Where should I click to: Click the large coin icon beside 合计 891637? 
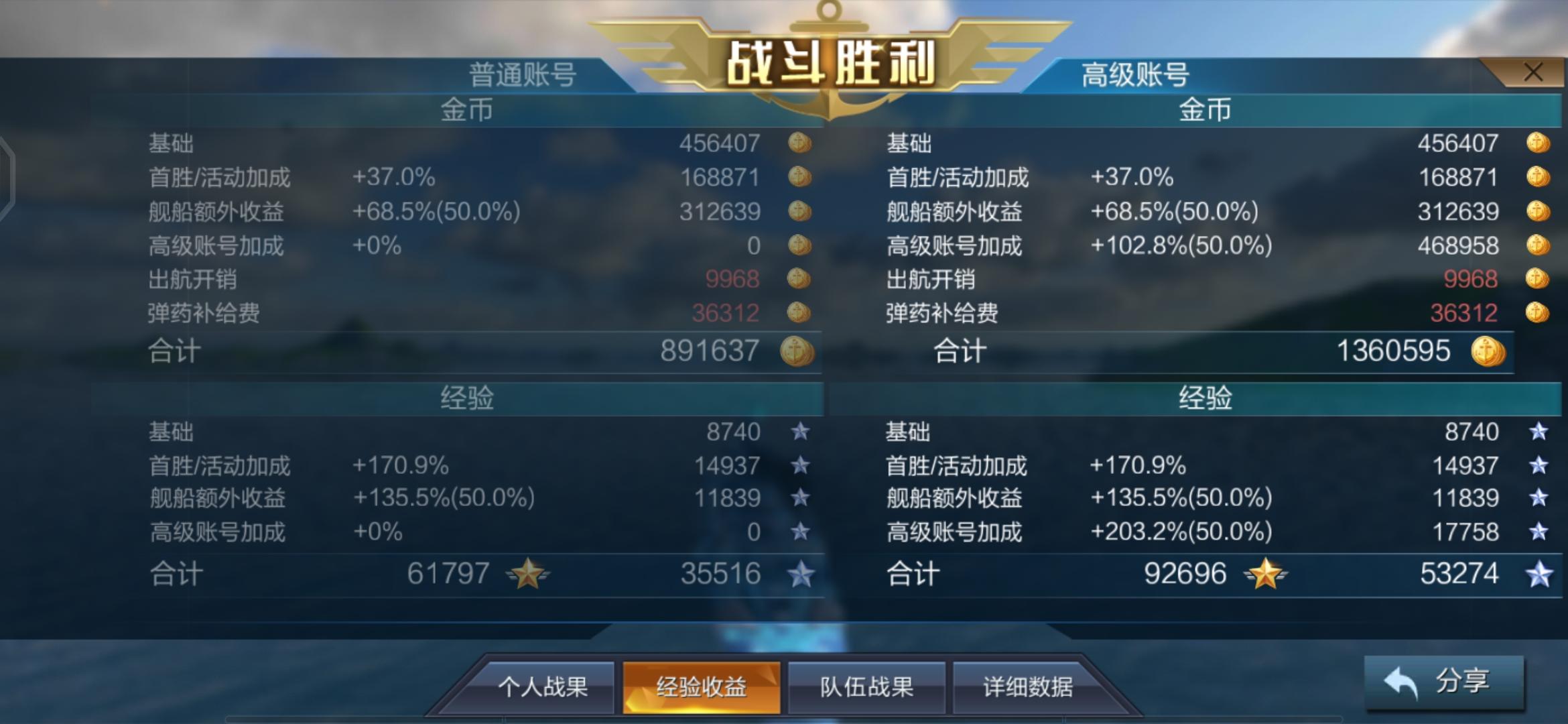(800, 349)
